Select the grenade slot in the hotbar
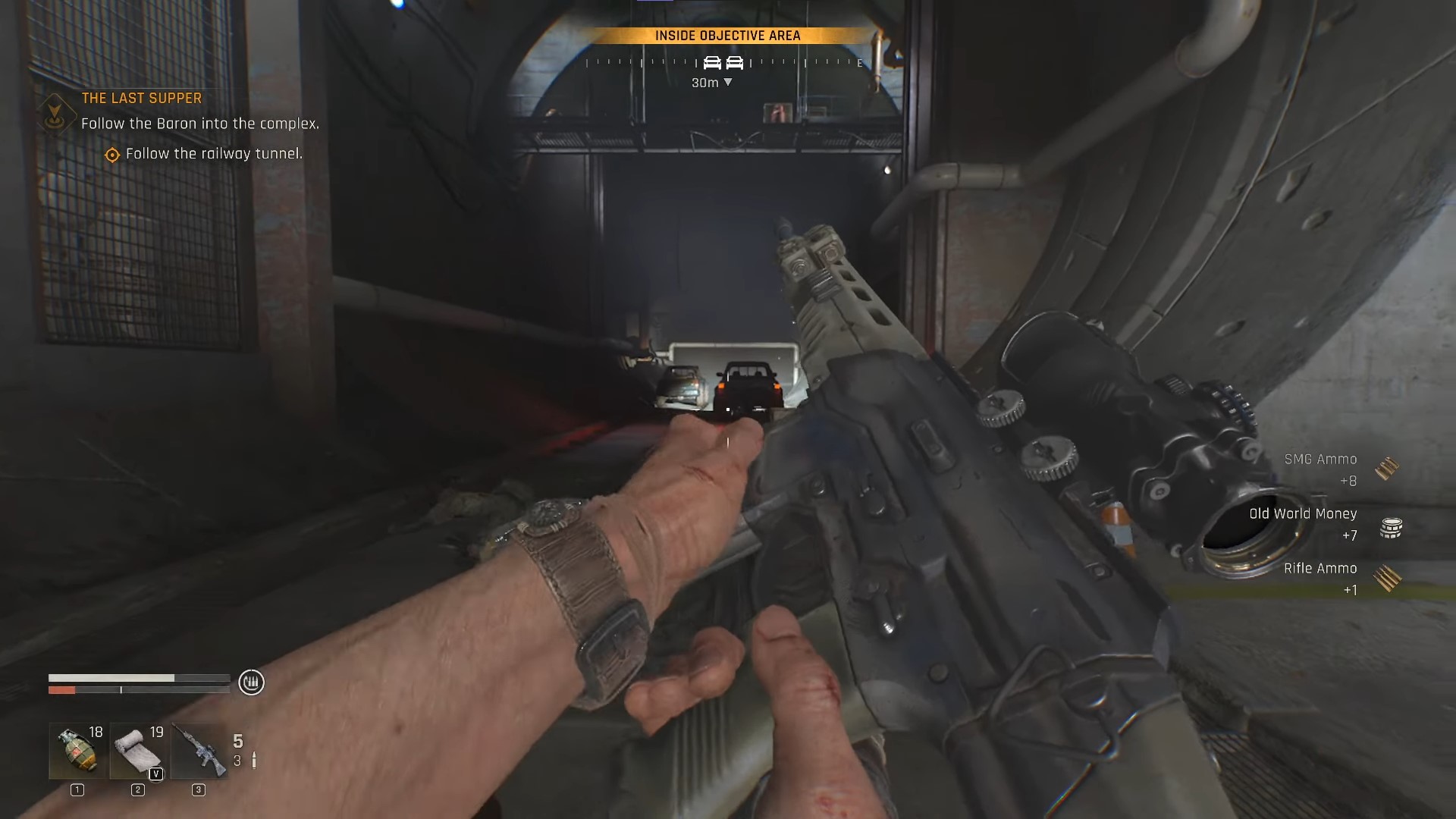1456x819 pixels. click(x=78, y=751)
